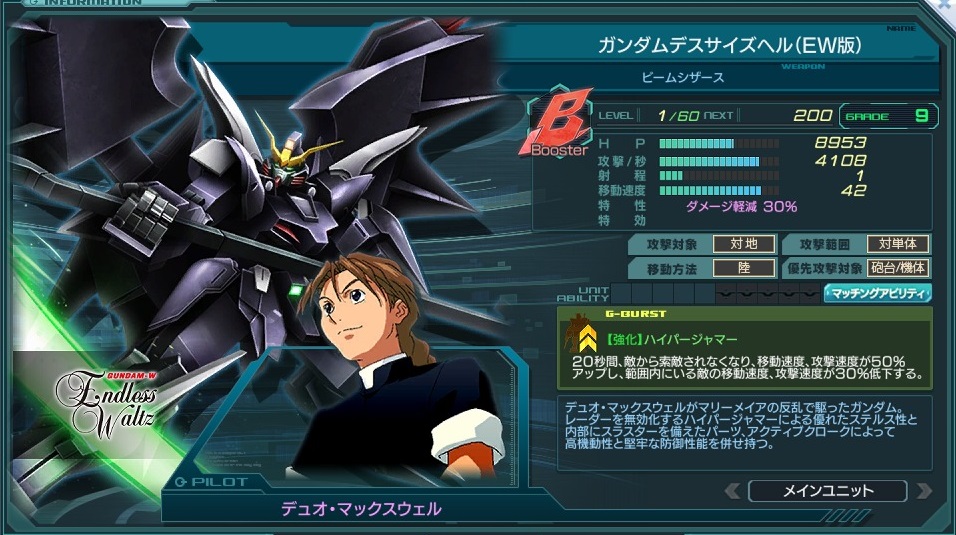This screenshot has width=956, height=535.
Task: Go to the next unit with right arrow
Action: click(922, 491)
